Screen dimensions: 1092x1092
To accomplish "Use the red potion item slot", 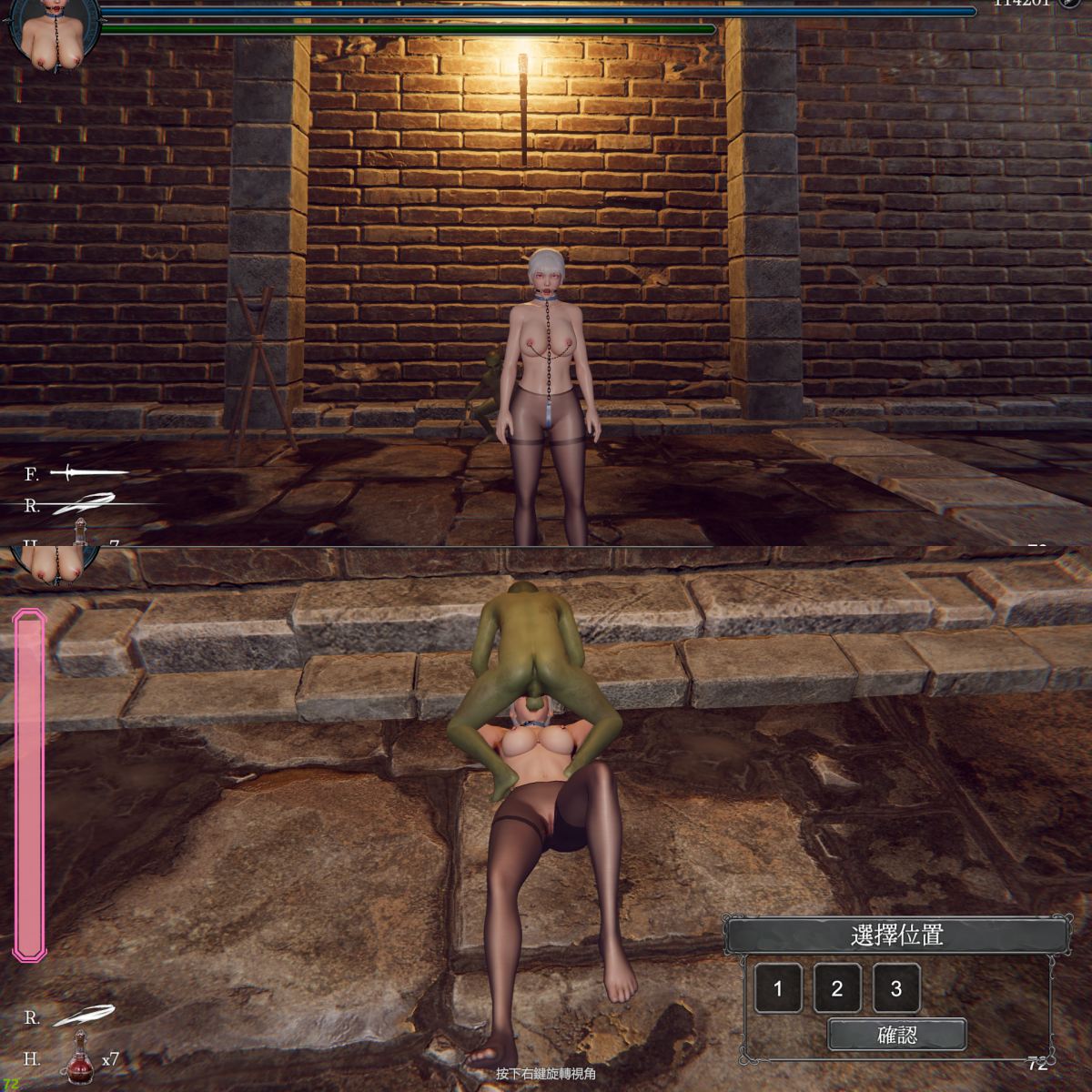I will tap(80, 1058).
